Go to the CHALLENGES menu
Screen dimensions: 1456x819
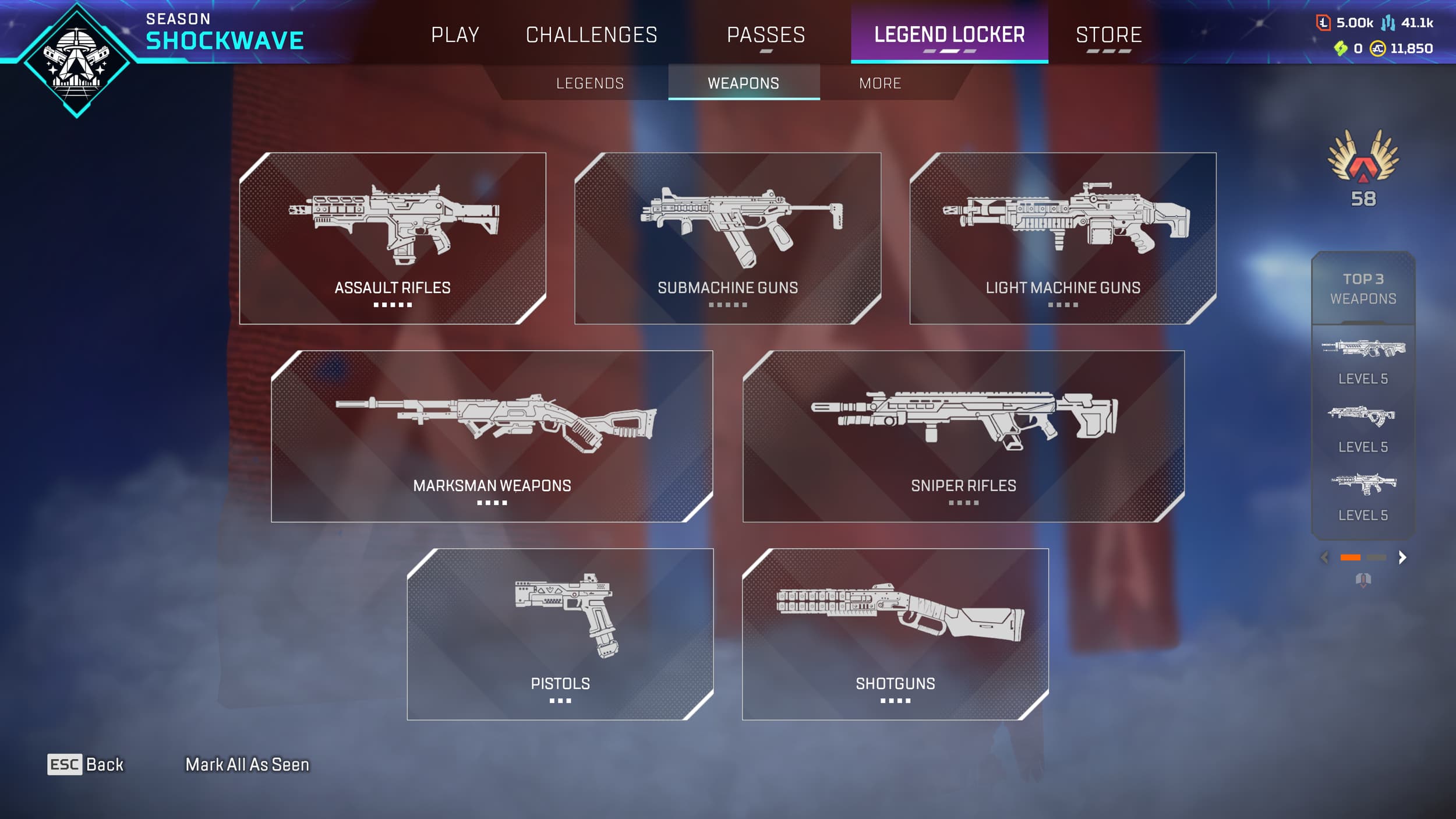(591, 35)
